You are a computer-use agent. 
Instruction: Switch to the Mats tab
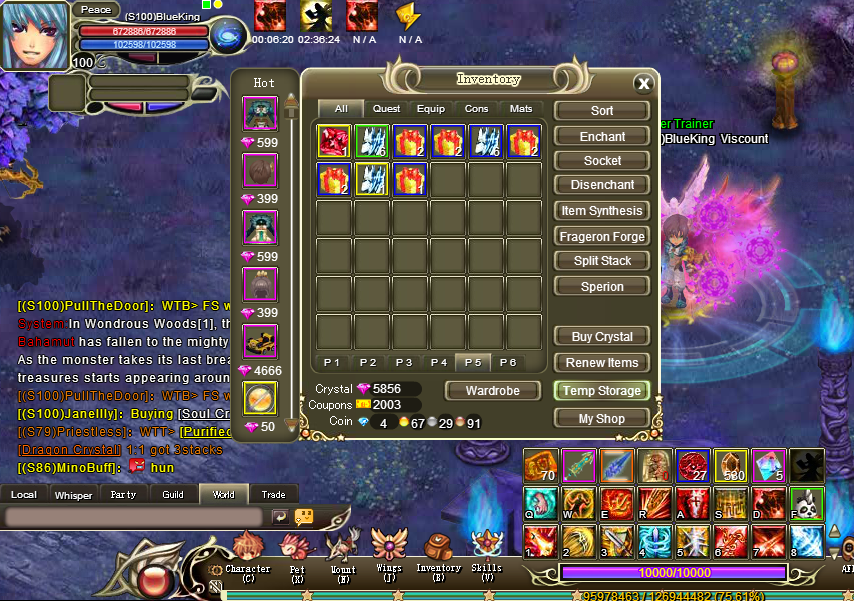click(x=520, y=109)
